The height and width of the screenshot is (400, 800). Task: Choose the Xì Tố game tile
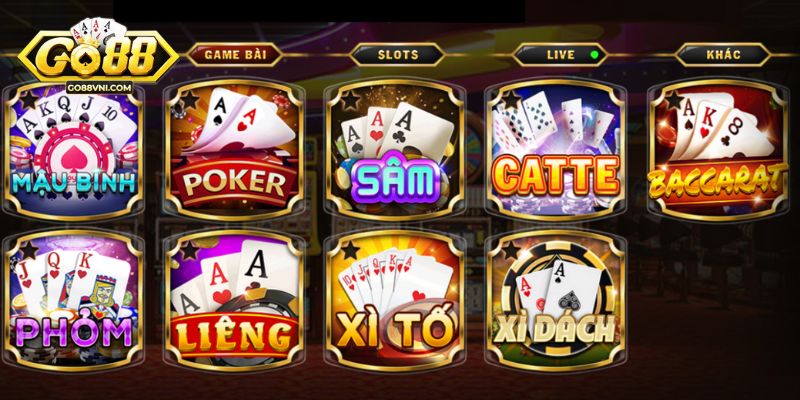tap(395, 300)
